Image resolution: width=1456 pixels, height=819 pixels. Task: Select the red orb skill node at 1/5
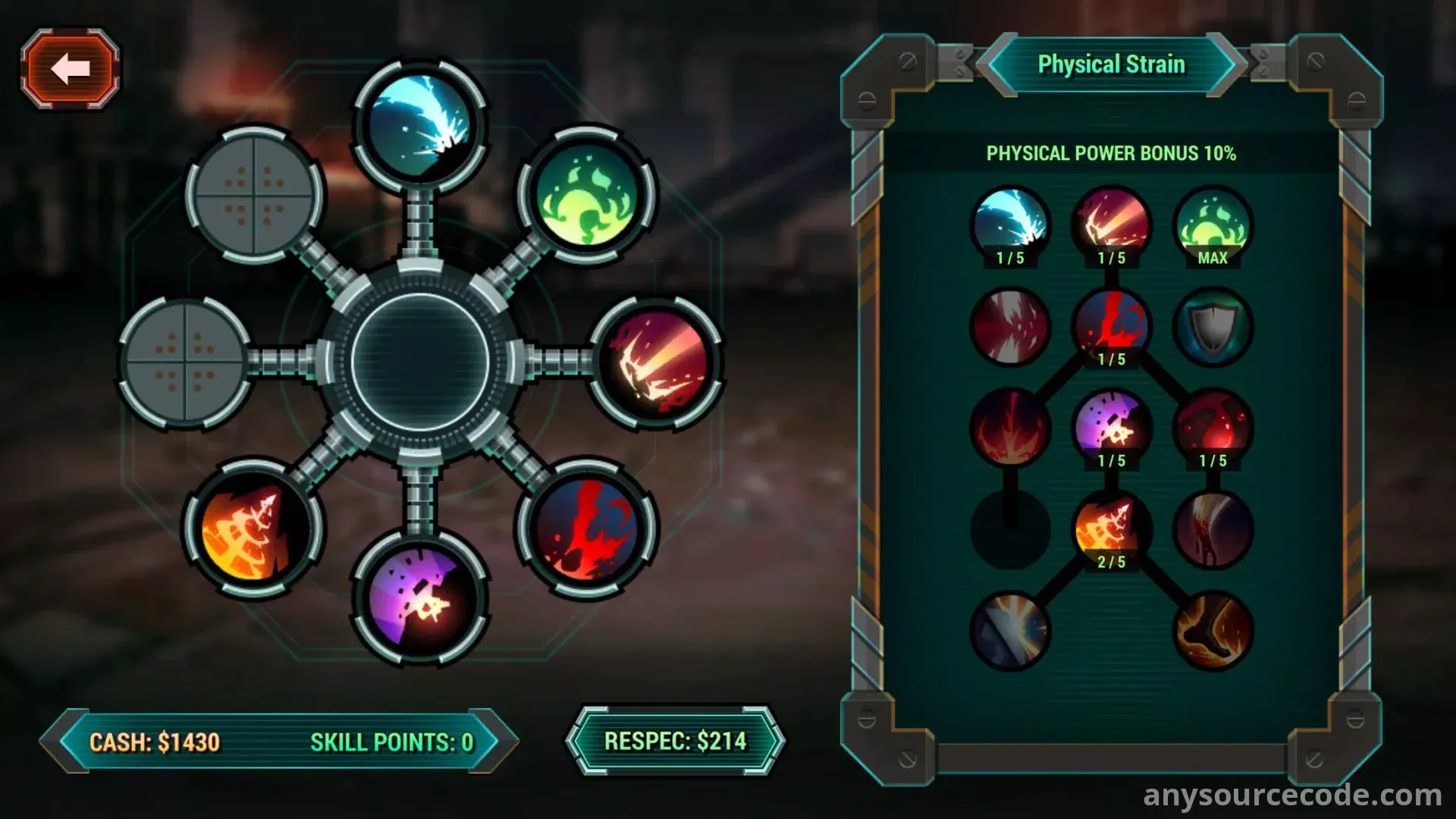tap(1212, 428)
